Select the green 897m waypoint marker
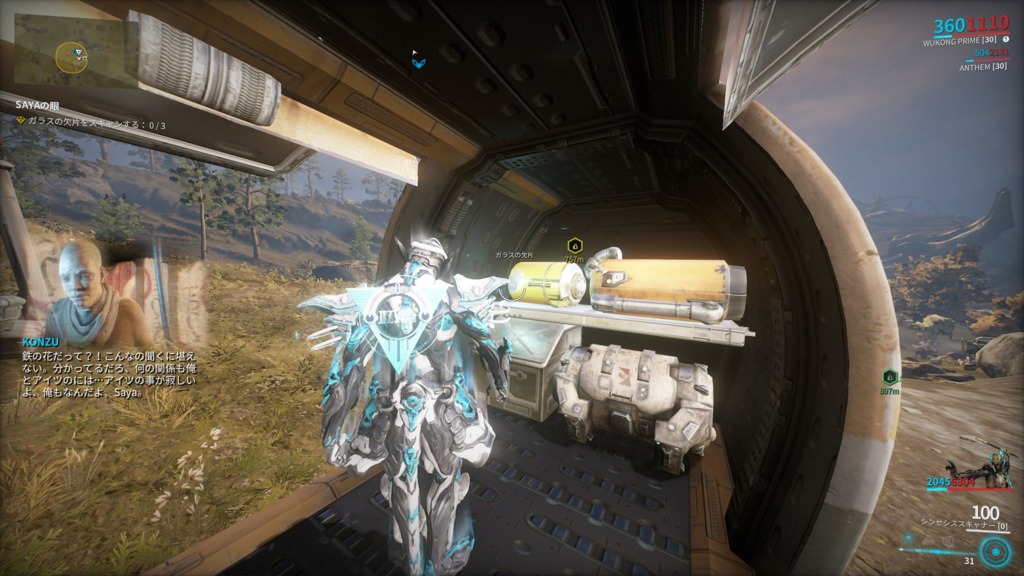The image size is (1024, 576). click(889, 377)
